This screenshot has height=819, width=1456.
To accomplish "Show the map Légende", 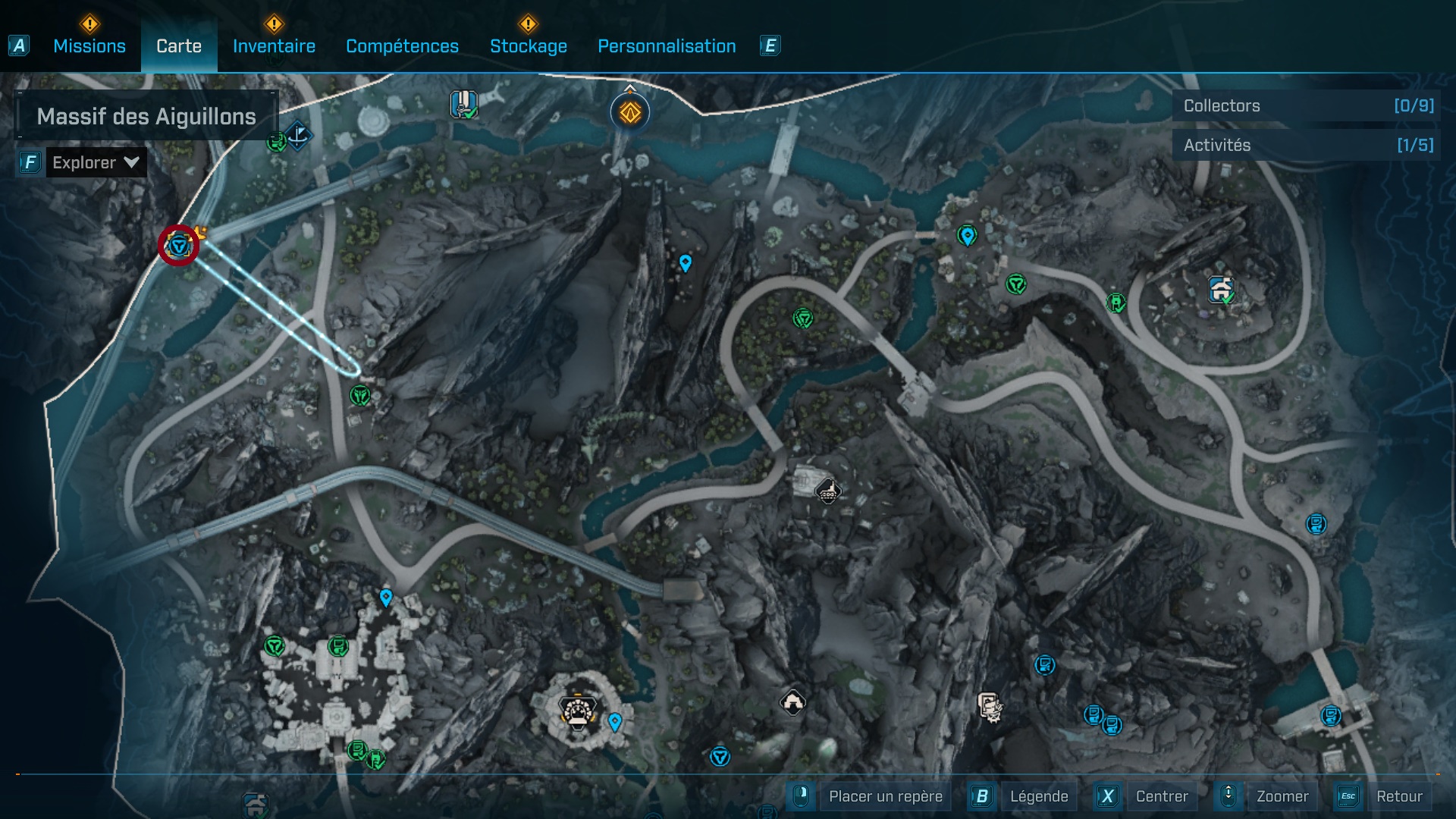I will (x=1038, y=796).
